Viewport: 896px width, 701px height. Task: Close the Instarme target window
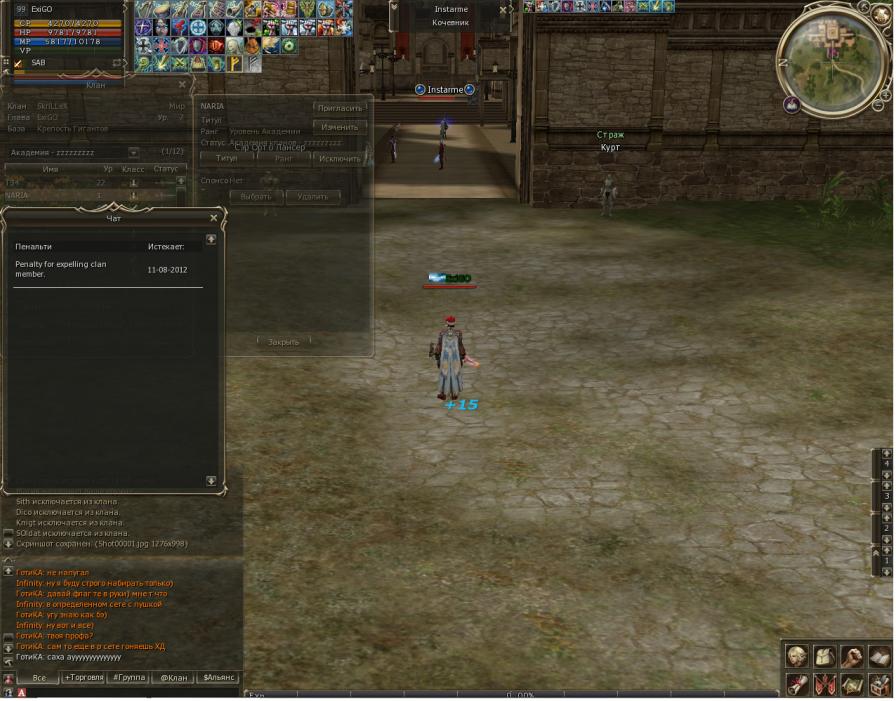(x=503, y=10)
